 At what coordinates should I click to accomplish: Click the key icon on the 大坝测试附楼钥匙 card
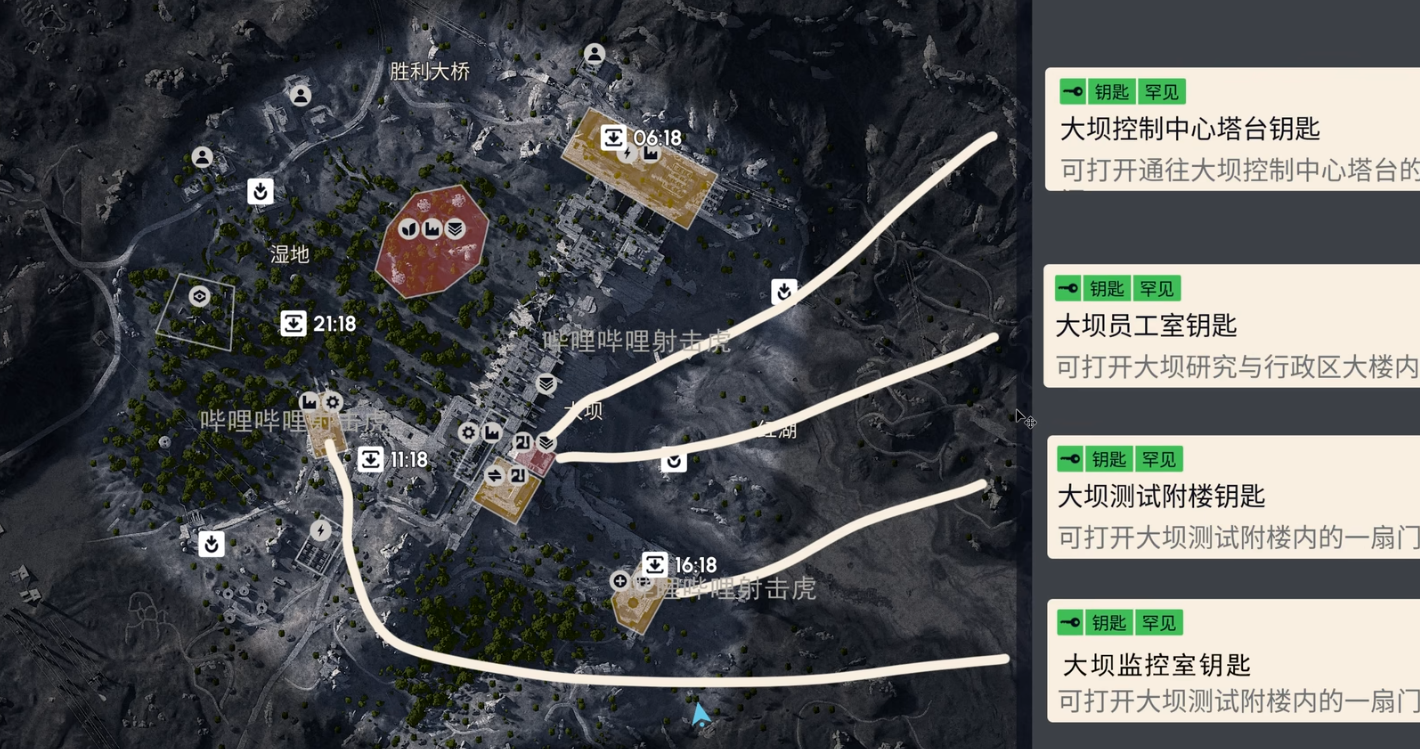[x=1072, y=459]
